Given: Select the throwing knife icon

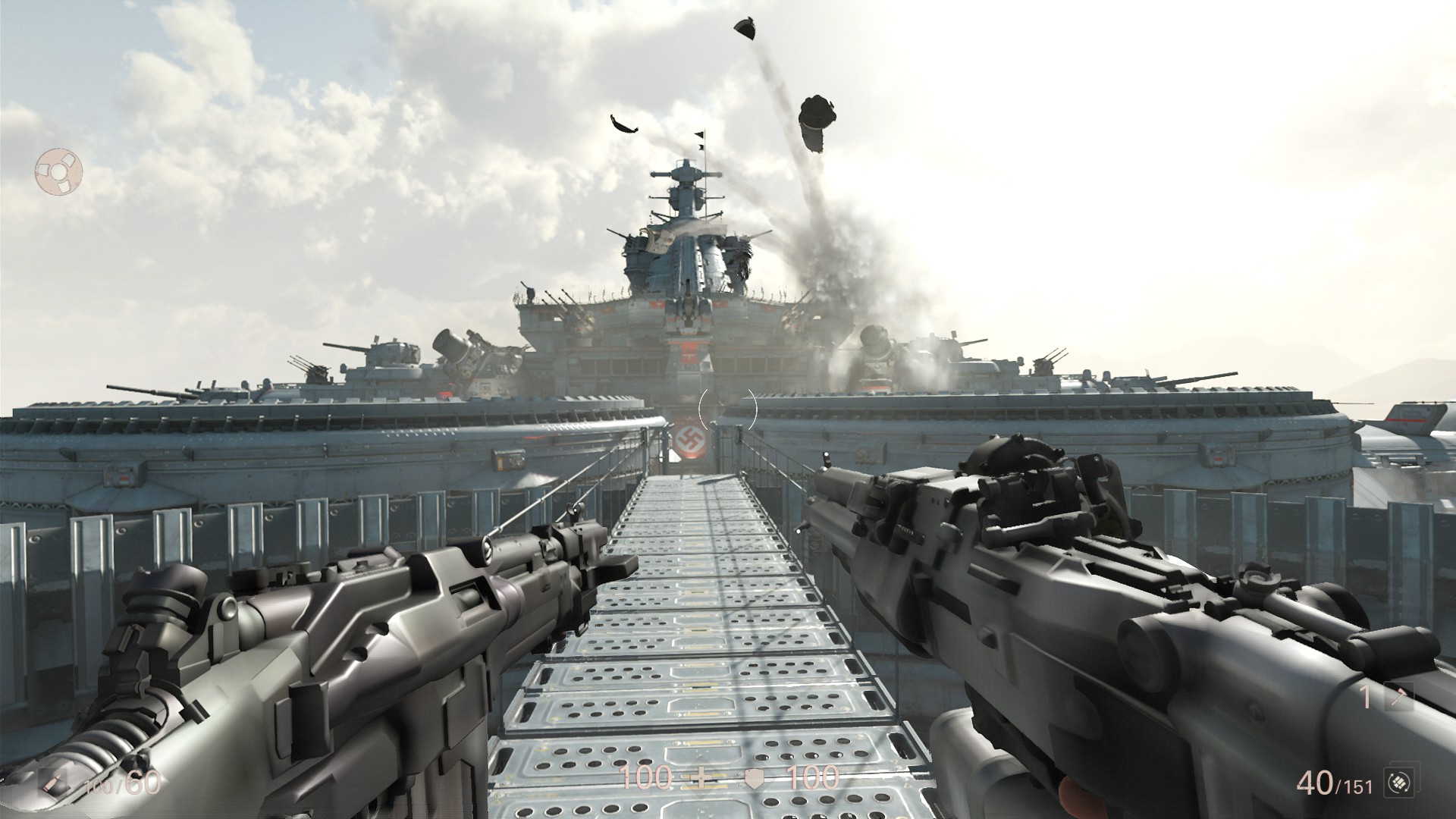Looking at the screenshot, I should point(1399,697).
